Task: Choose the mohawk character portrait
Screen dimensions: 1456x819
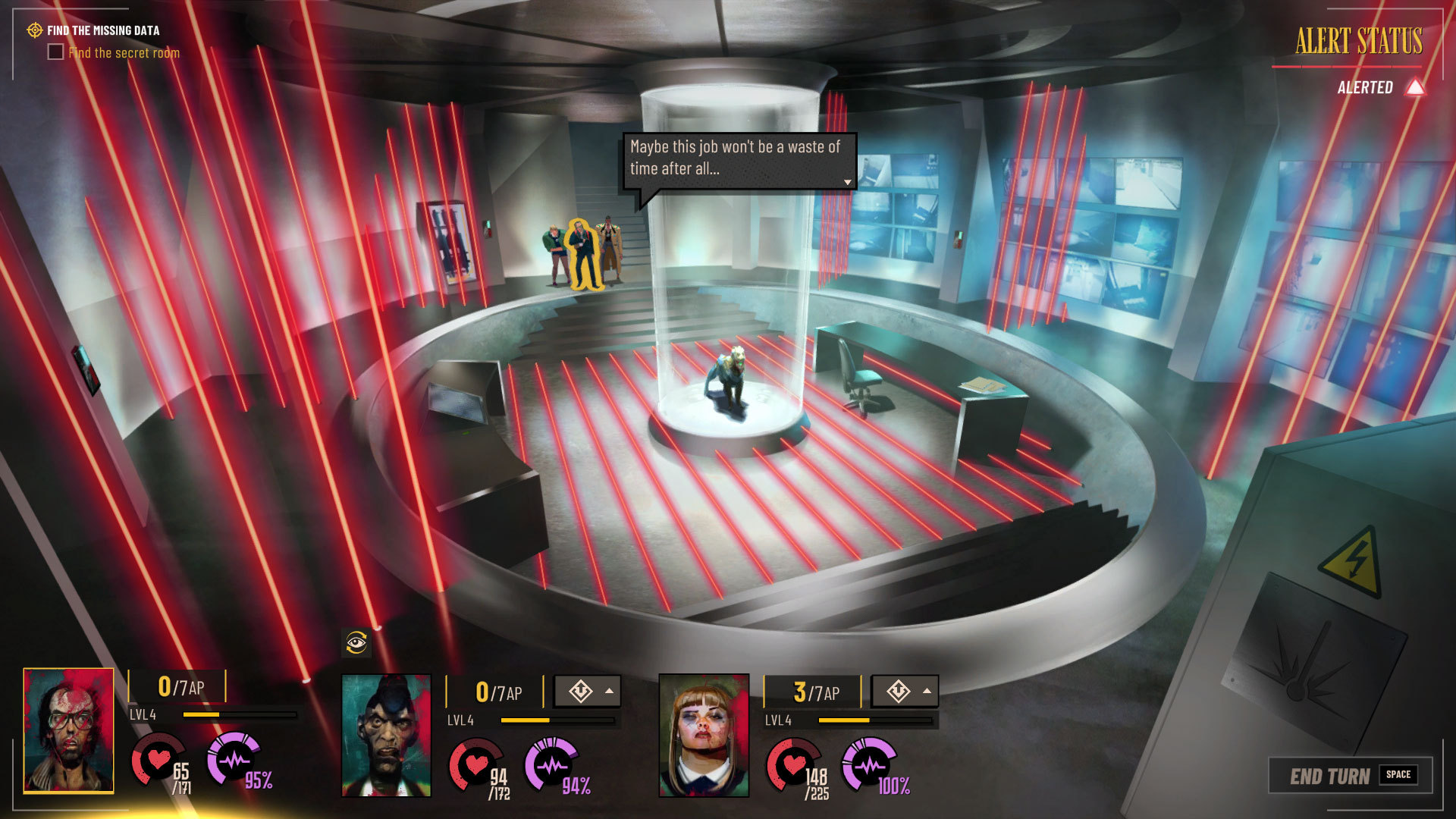Action: (x=386, y=736)
